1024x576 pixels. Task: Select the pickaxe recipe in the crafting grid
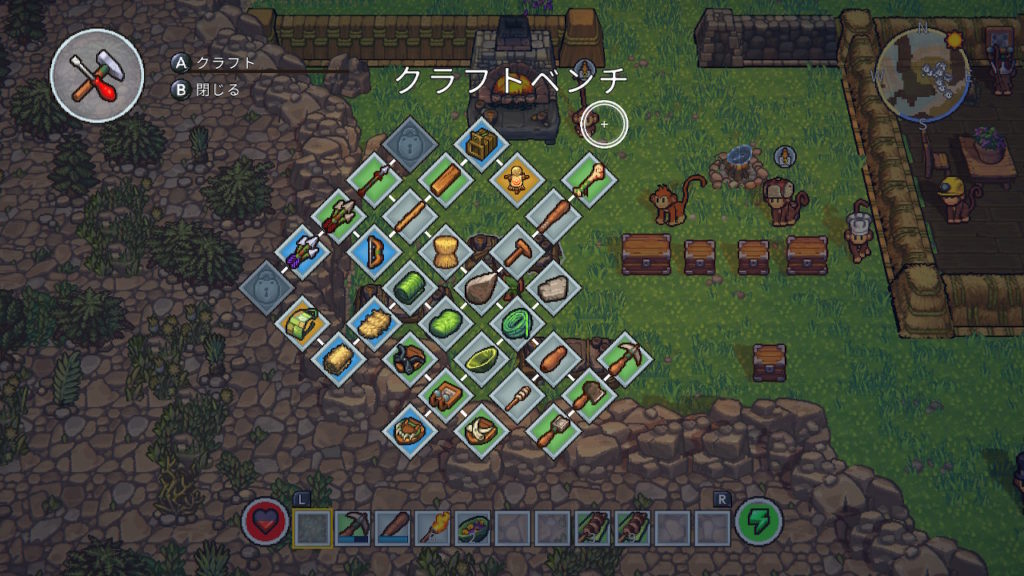click(x=624, y=357)
